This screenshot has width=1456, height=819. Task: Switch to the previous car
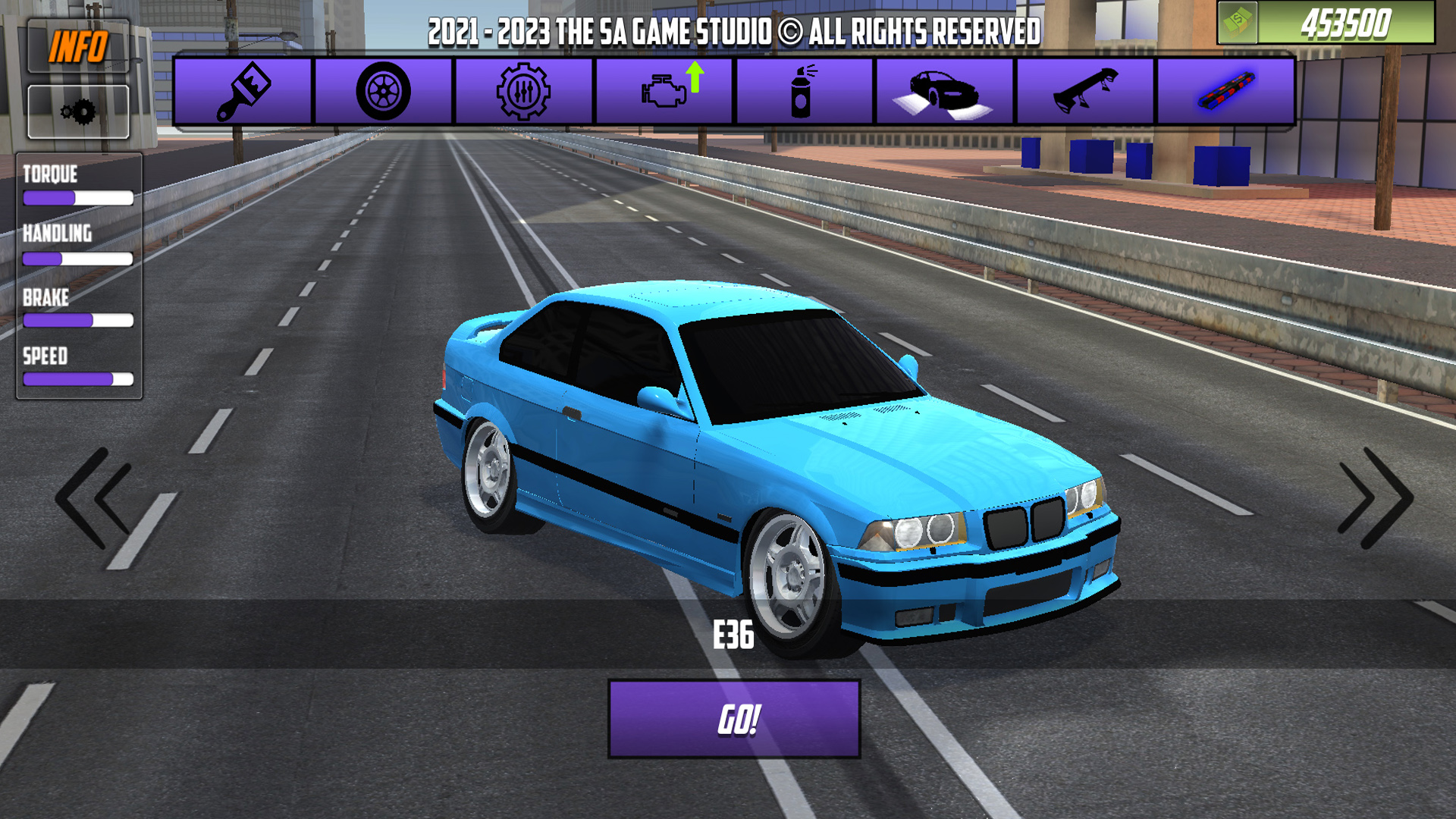(x=95, y=498)
